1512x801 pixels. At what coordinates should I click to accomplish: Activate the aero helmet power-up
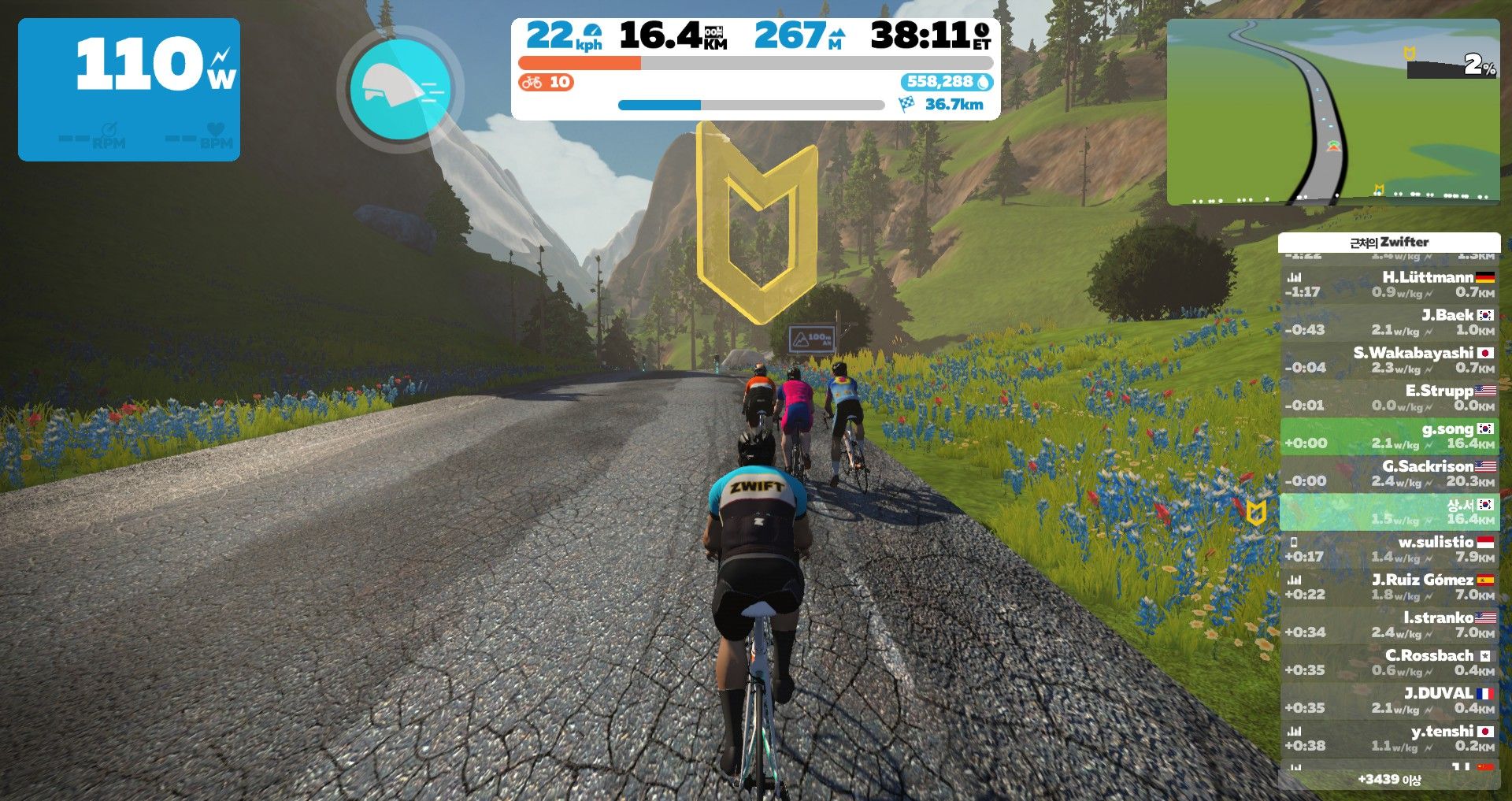click(400, 90)
